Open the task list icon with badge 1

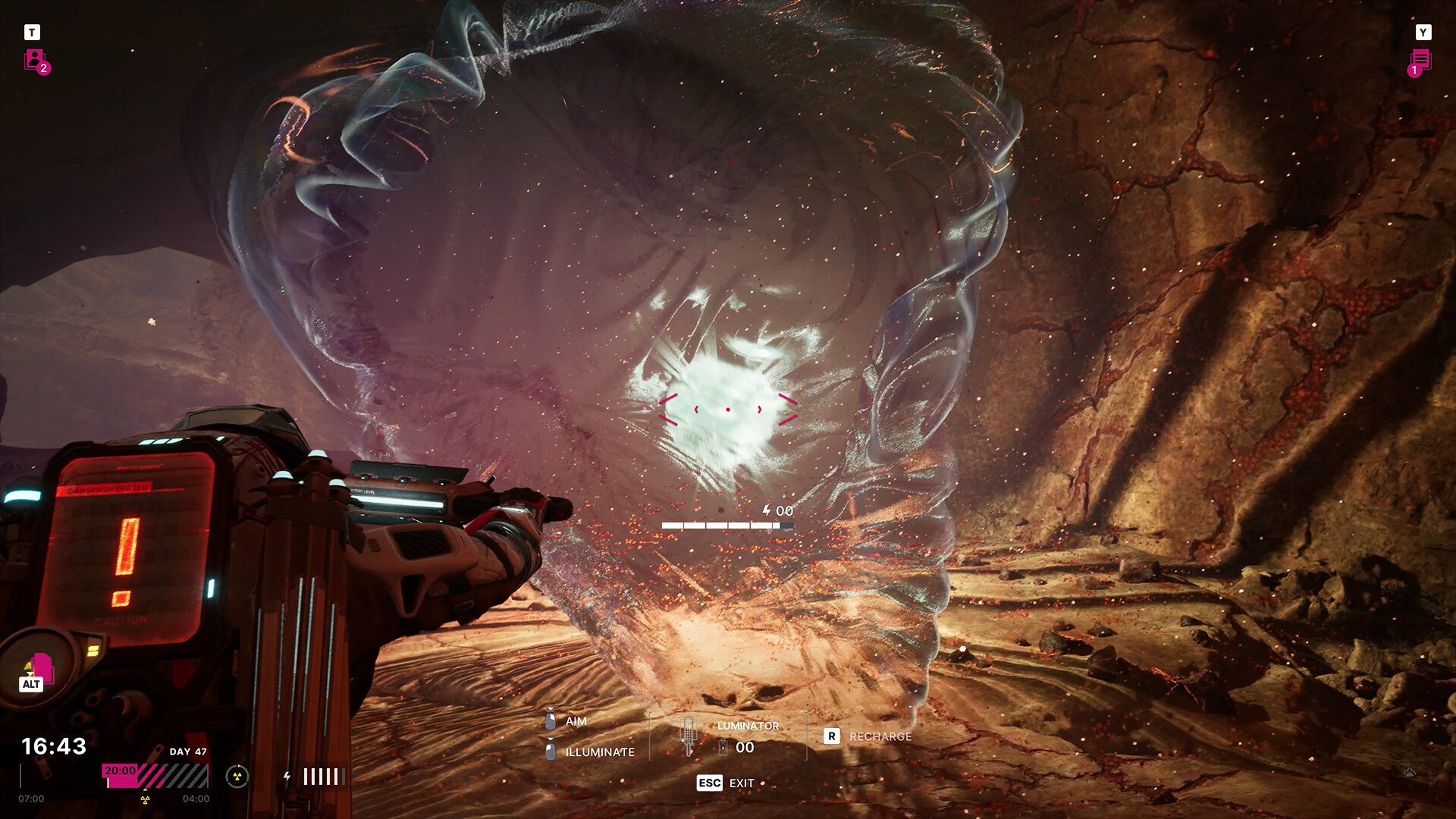[1420, 60]
